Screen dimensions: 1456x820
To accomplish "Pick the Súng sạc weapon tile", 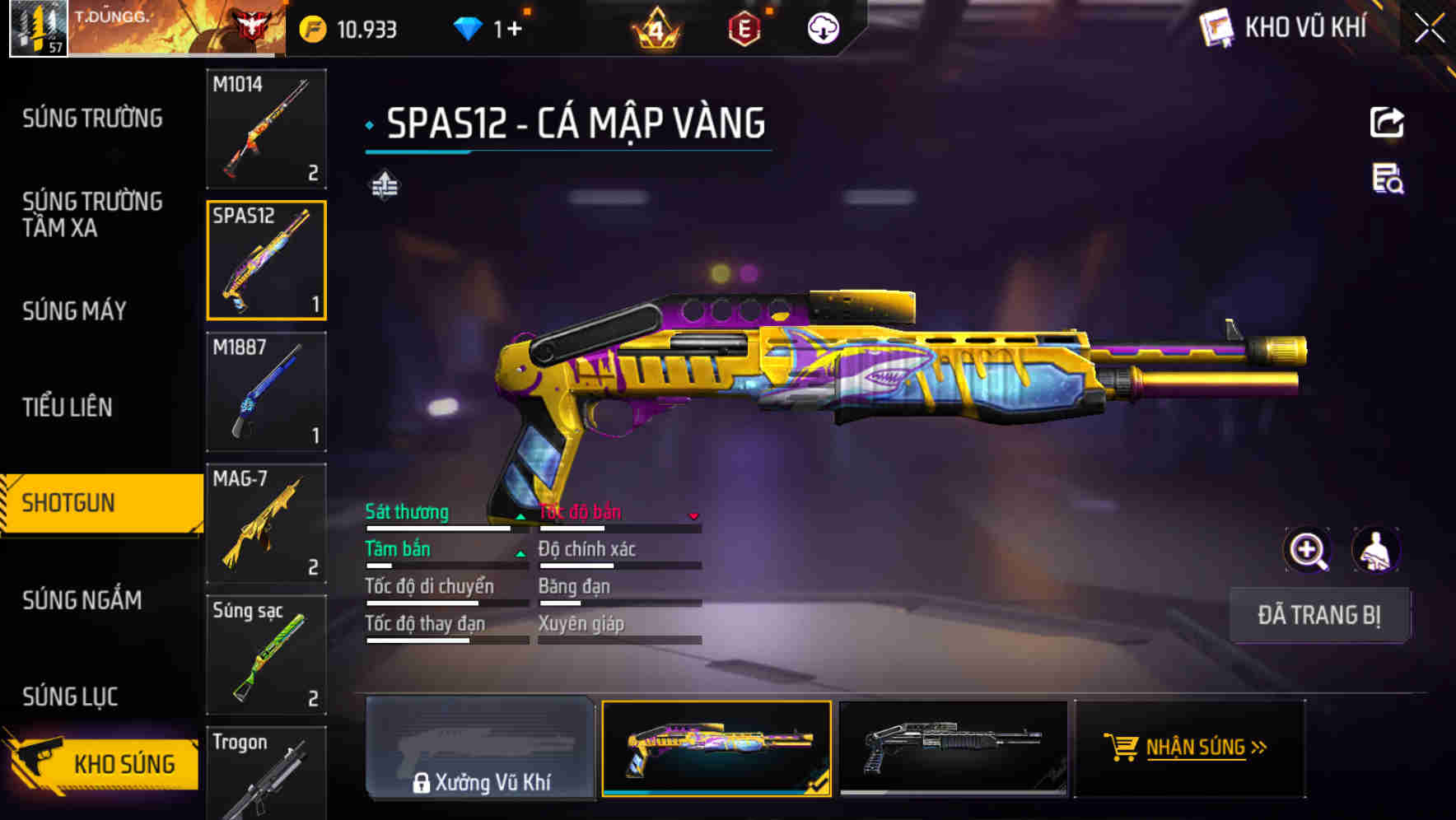I will click(266, 655).
